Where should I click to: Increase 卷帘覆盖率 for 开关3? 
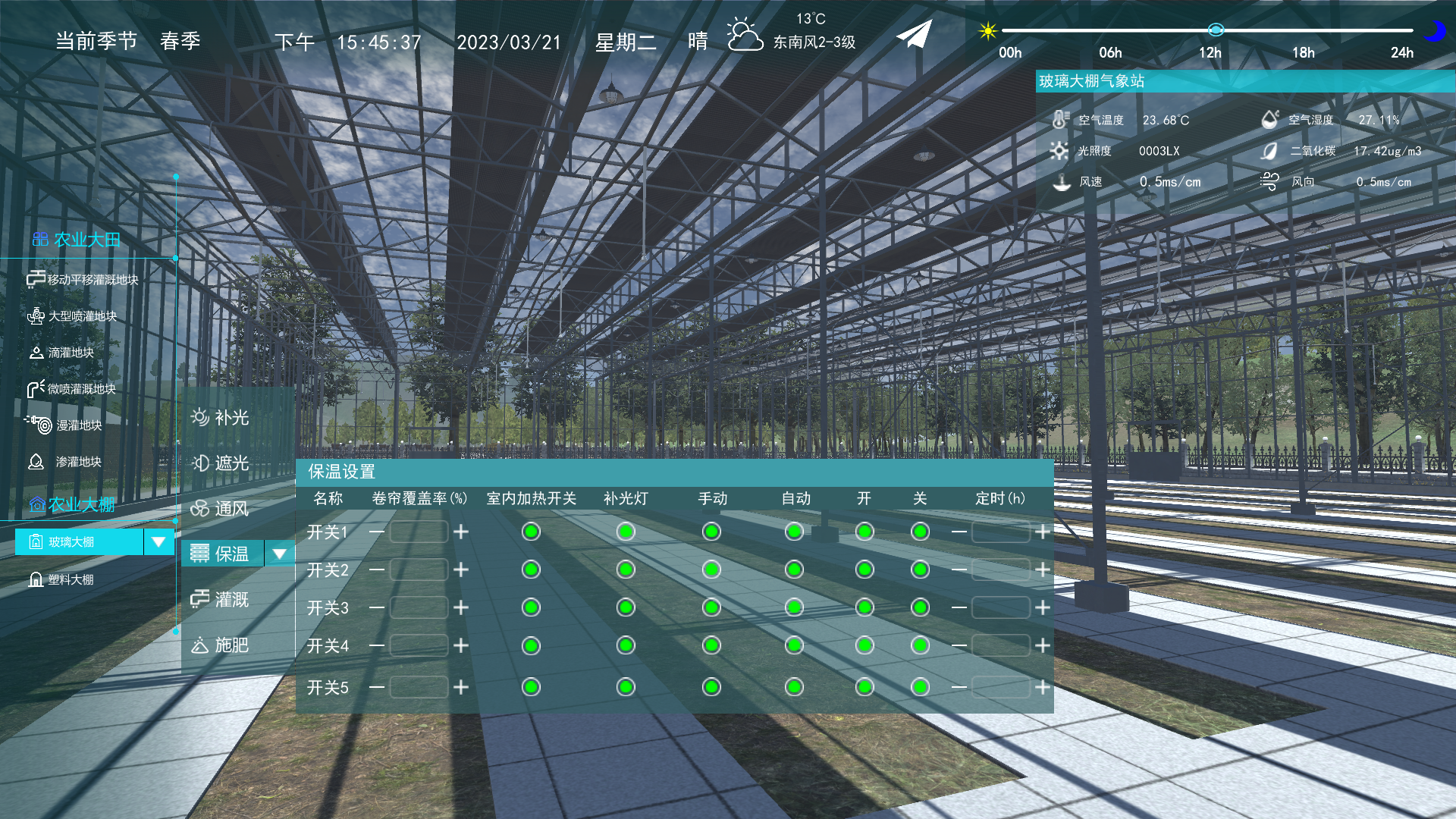pyautogui.click(x=461, y=607)
